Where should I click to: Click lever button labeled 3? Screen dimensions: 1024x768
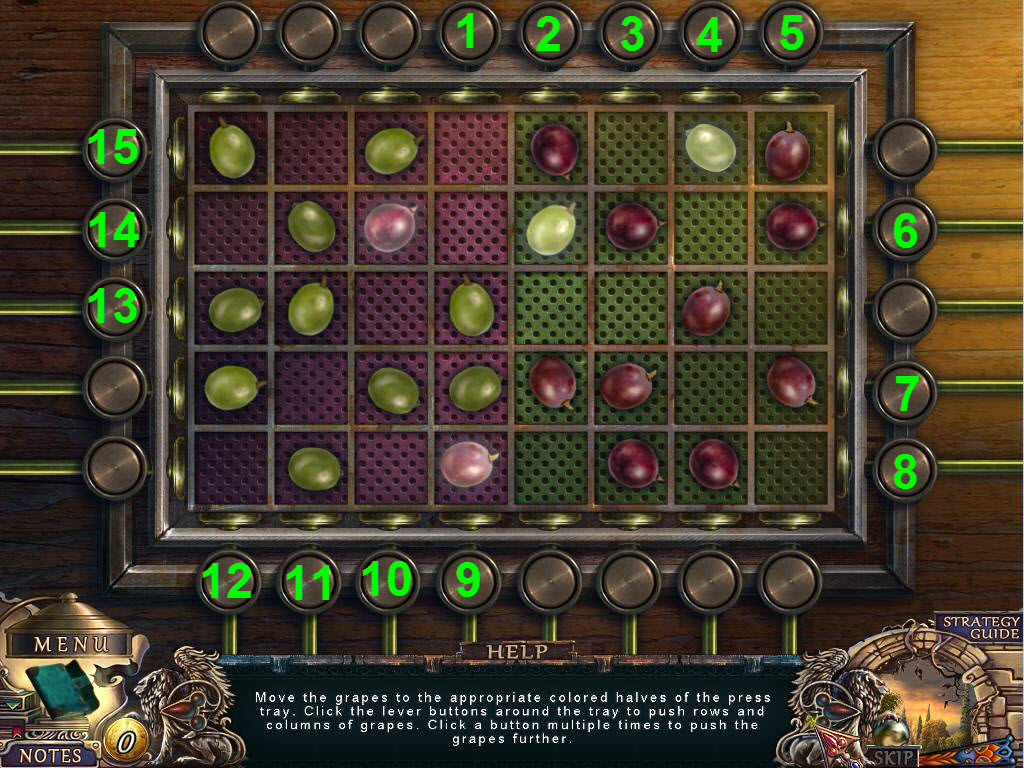click(630, 33)
